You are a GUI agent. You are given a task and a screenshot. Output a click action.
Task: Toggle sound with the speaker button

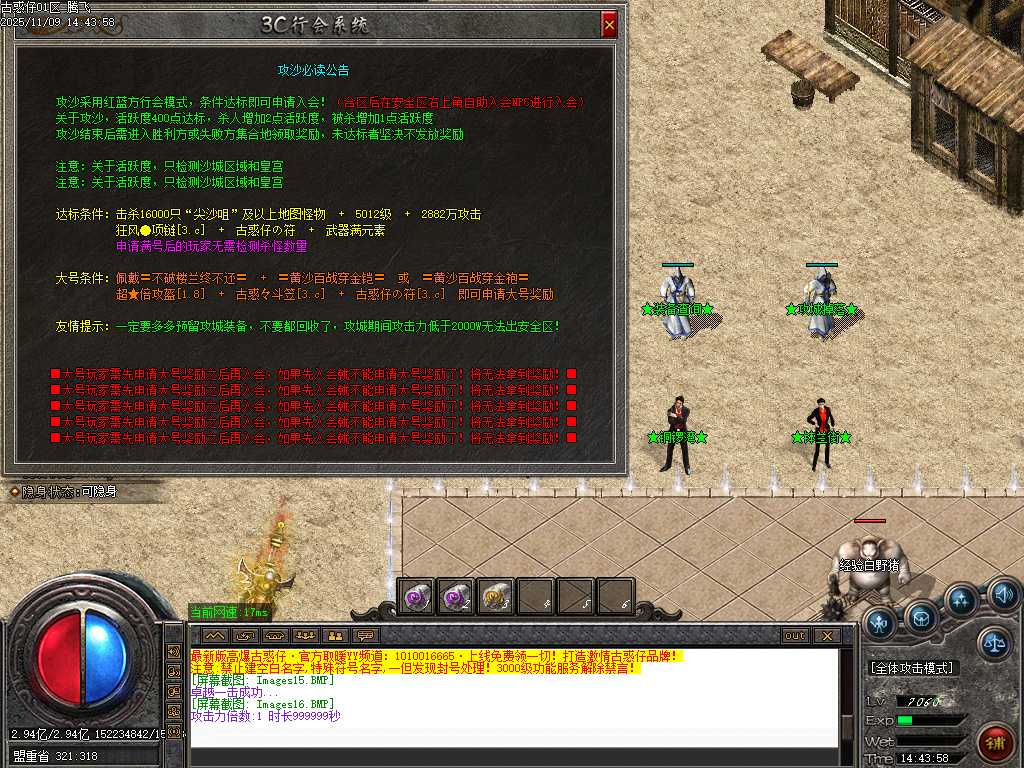coord(1003,596)
